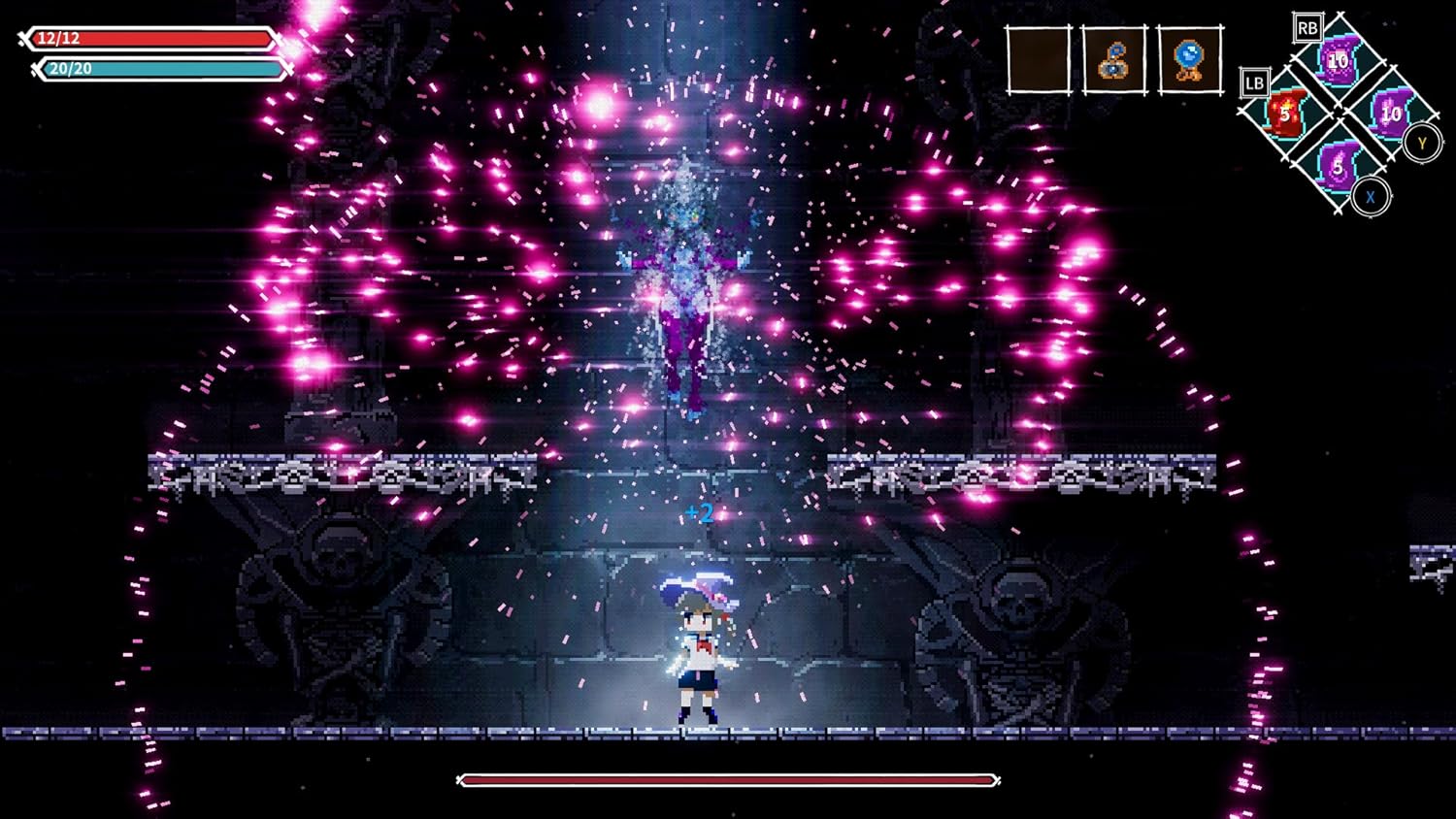The height and width of the screenshot is (819, 1456).
Task: Select the empty inventory slot
Action: [x=1039, y=58]
